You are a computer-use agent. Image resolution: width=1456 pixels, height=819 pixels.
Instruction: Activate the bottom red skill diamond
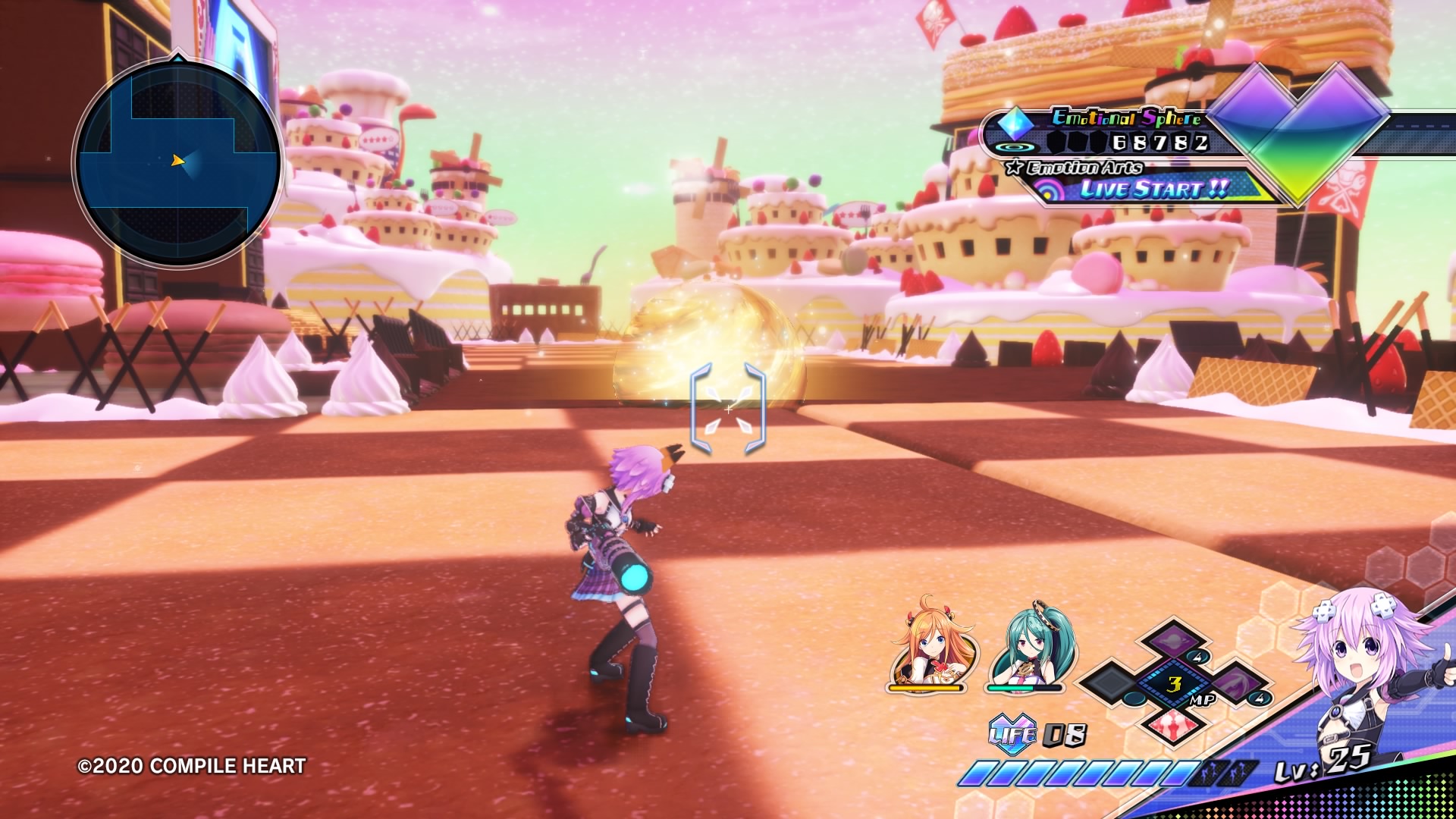(1174, 724)
